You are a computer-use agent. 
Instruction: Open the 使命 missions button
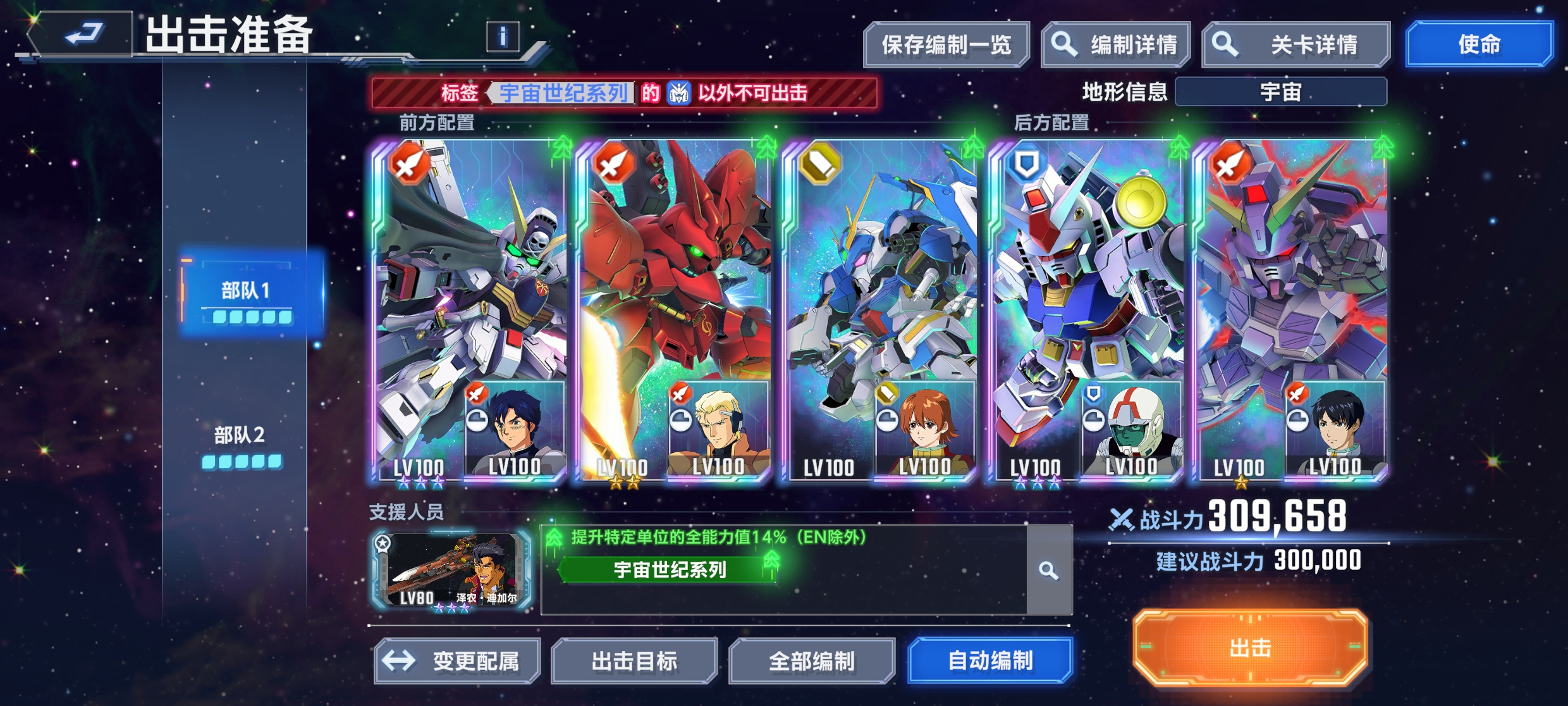pyautogui.click(x=1479, y=44)
